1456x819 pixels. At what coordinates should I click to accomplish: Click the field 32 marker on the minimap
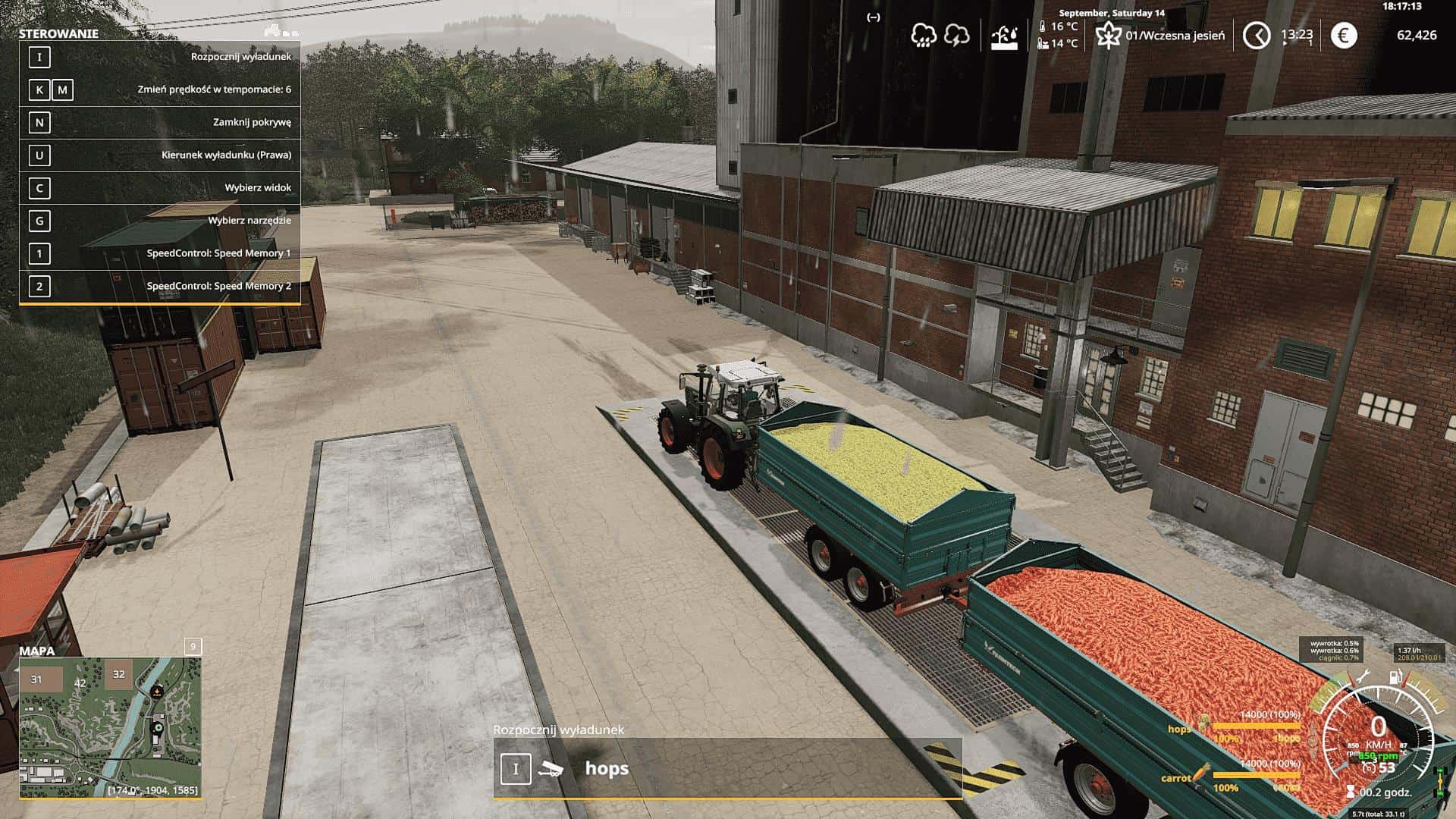click(x=118, y=674)
